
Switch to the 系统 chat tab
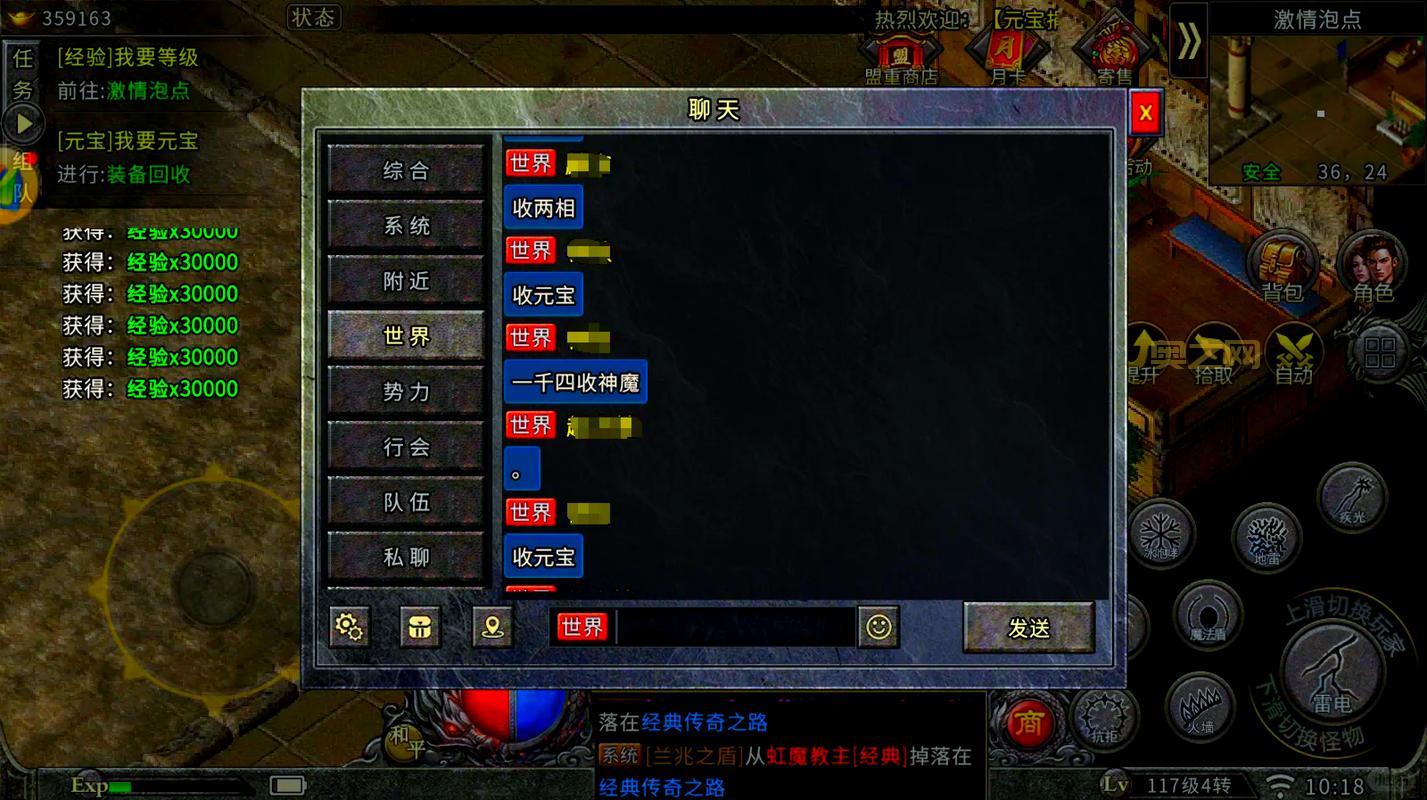pyautogui.click(x=406, y=226)
